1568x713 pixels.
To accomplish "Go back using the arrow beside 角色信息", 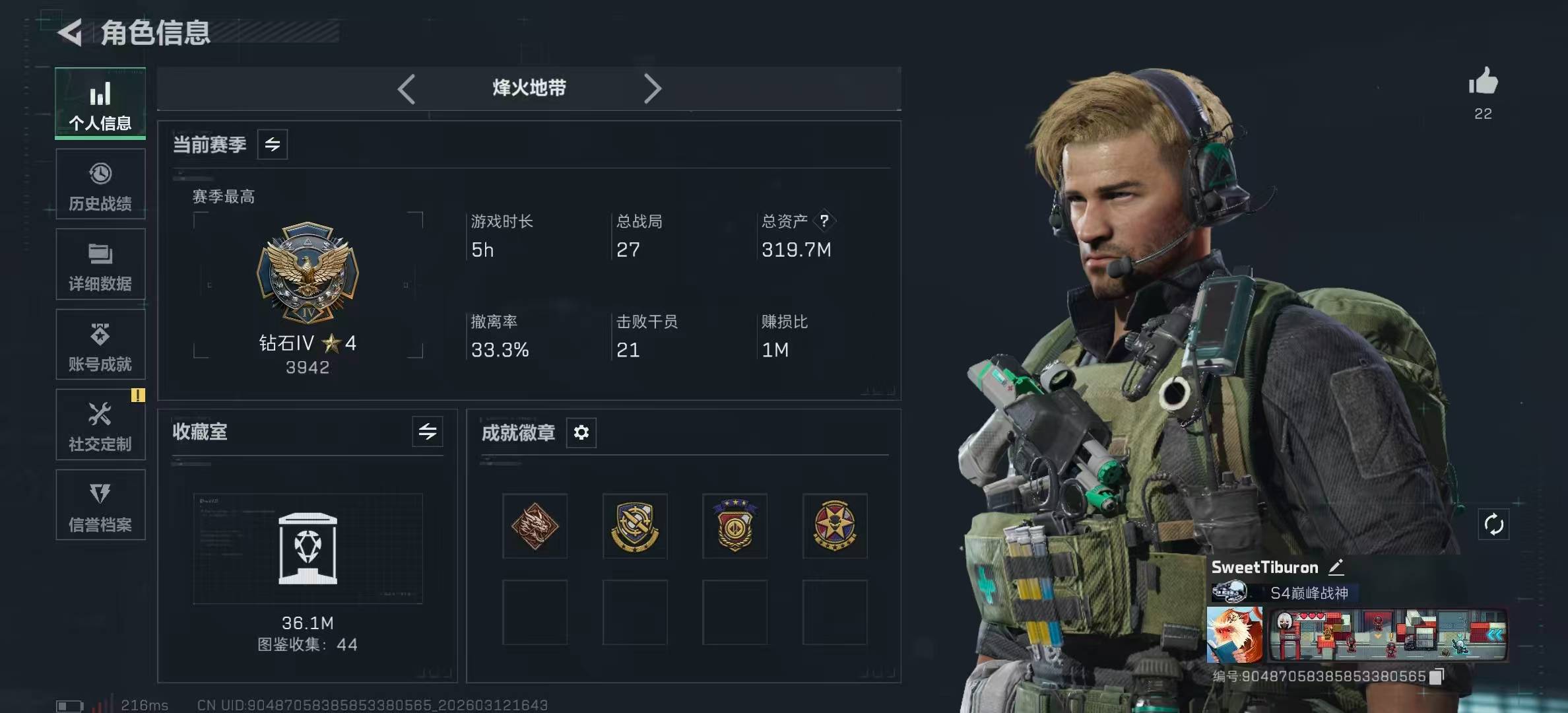I will coord(71,32).
